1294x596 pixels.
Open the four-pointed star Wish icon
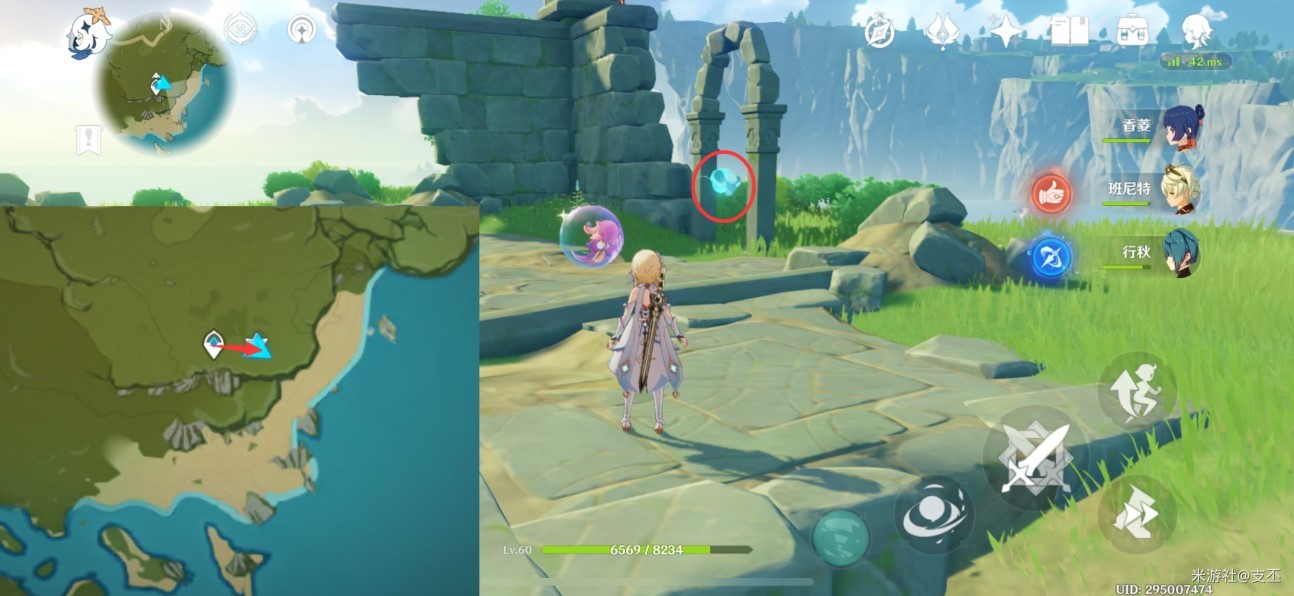click(1006, 32)
